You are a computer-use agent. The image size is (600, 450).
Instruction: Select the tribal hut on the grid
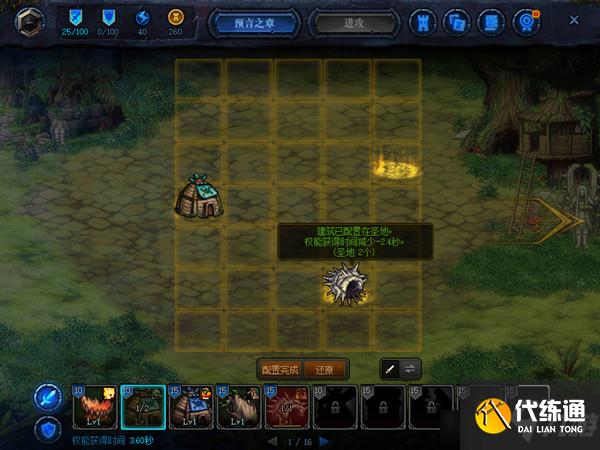199,195
